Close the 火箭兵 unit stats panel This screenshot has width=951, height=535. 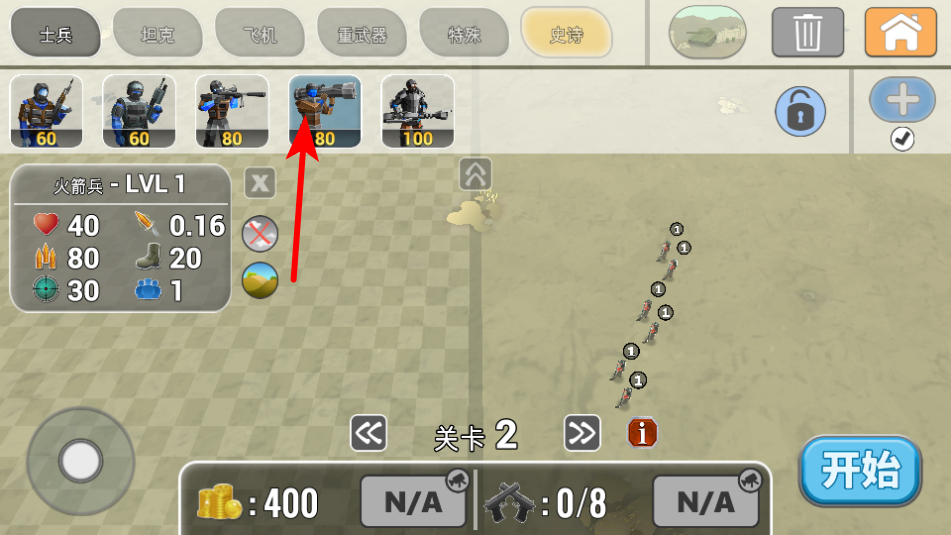pos(260,183)
